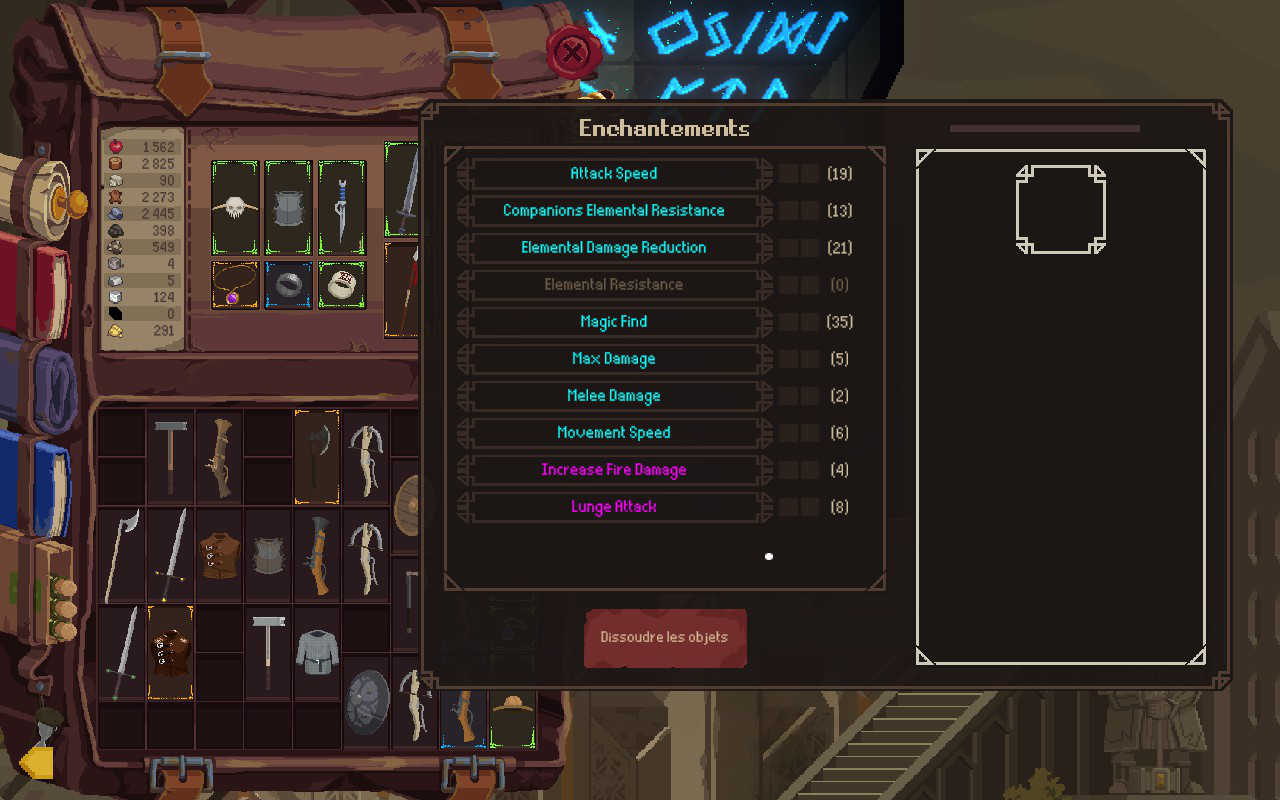
Task: Choose Companions Elemental Resistance enchantment
Action: click(613, 211)
